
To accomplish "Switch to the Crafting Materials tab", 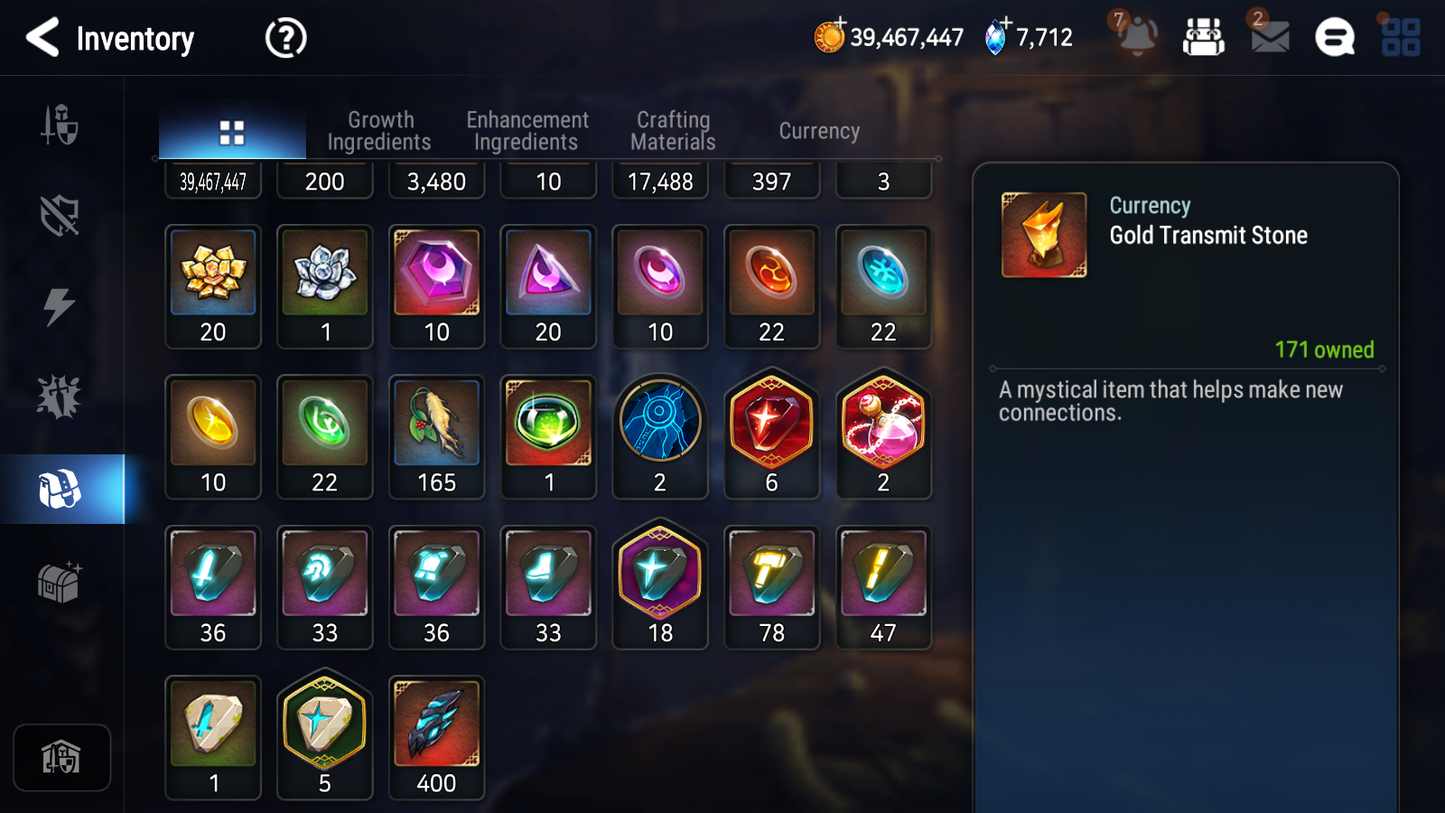I will (x=672, y=130).
